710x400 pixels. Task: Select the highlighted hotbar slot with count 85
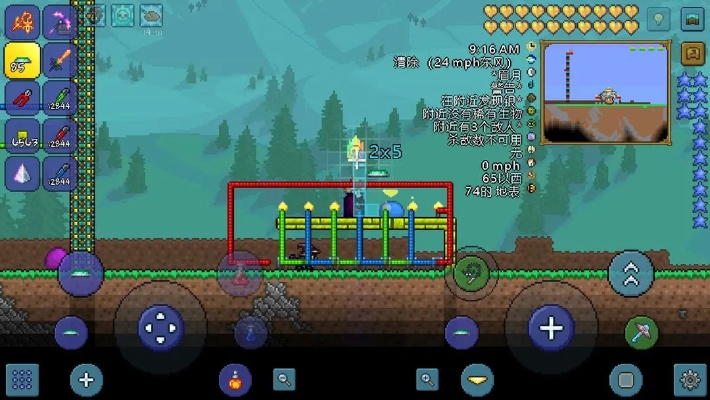pyautogui.click(x=22, y=60)
